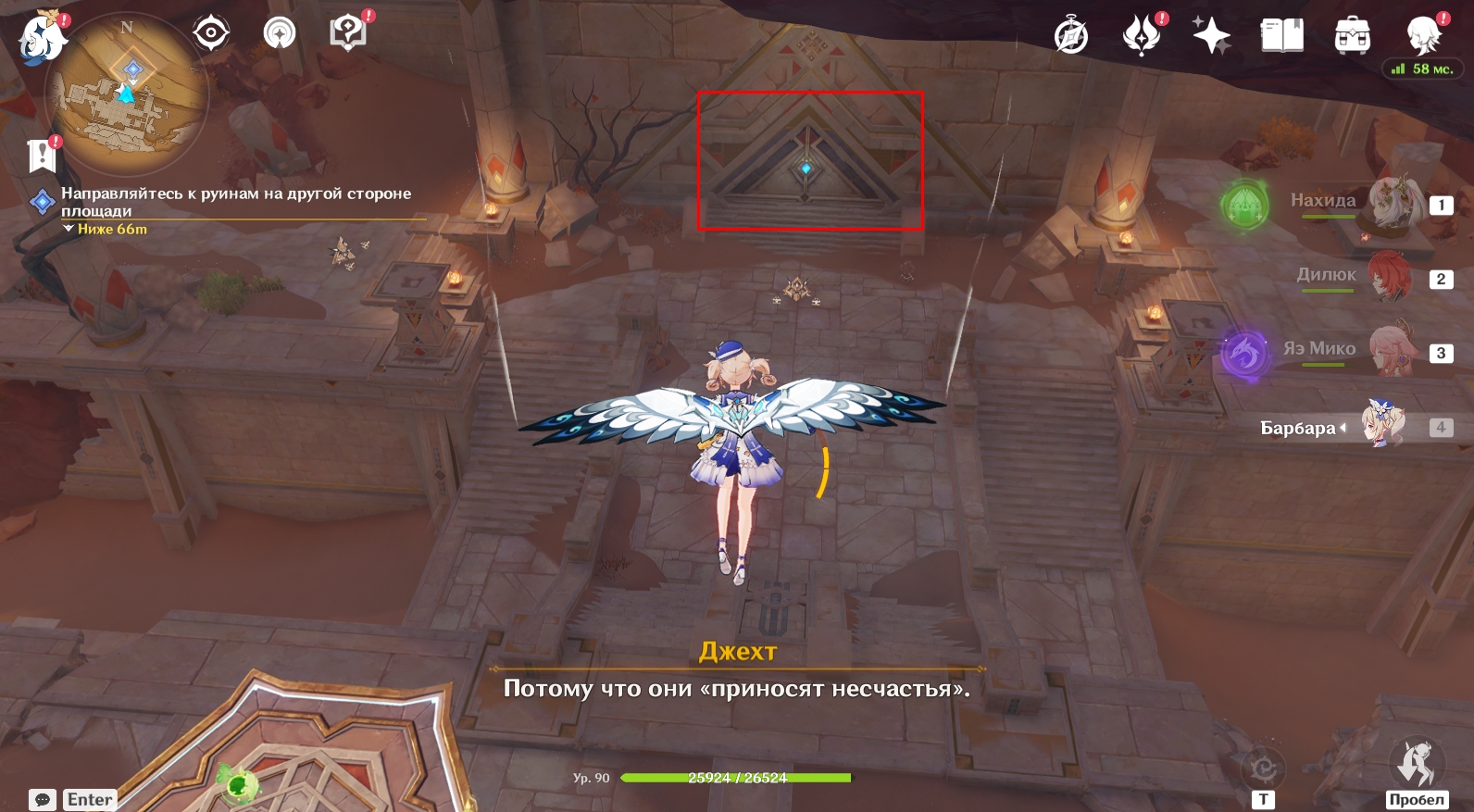Open the Adventurer Handbook book icon

pyautogui.click(x=1281, y=36)
